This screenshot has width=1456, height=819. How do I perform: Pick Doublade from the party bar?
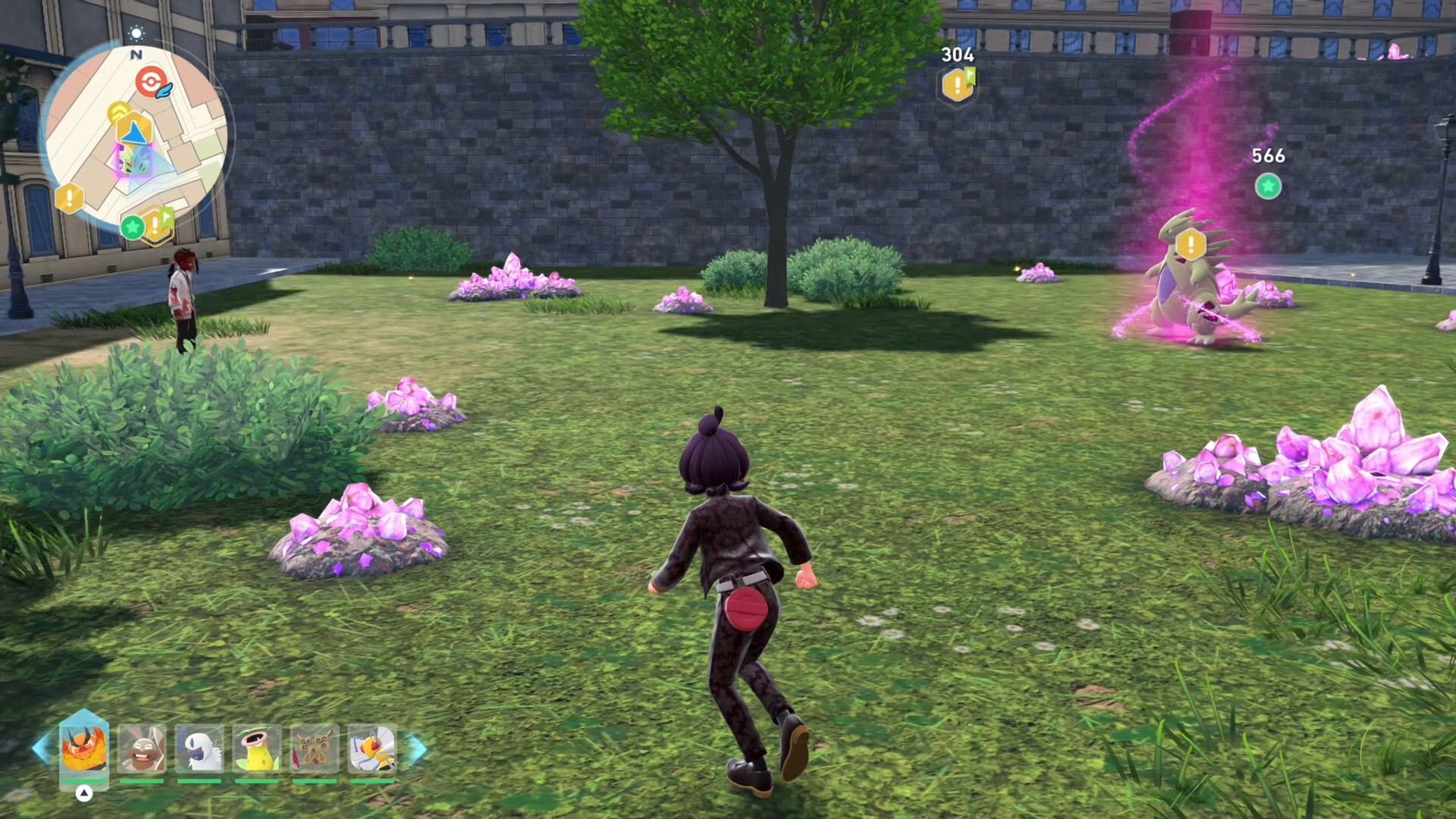click(x=315, y=748)
